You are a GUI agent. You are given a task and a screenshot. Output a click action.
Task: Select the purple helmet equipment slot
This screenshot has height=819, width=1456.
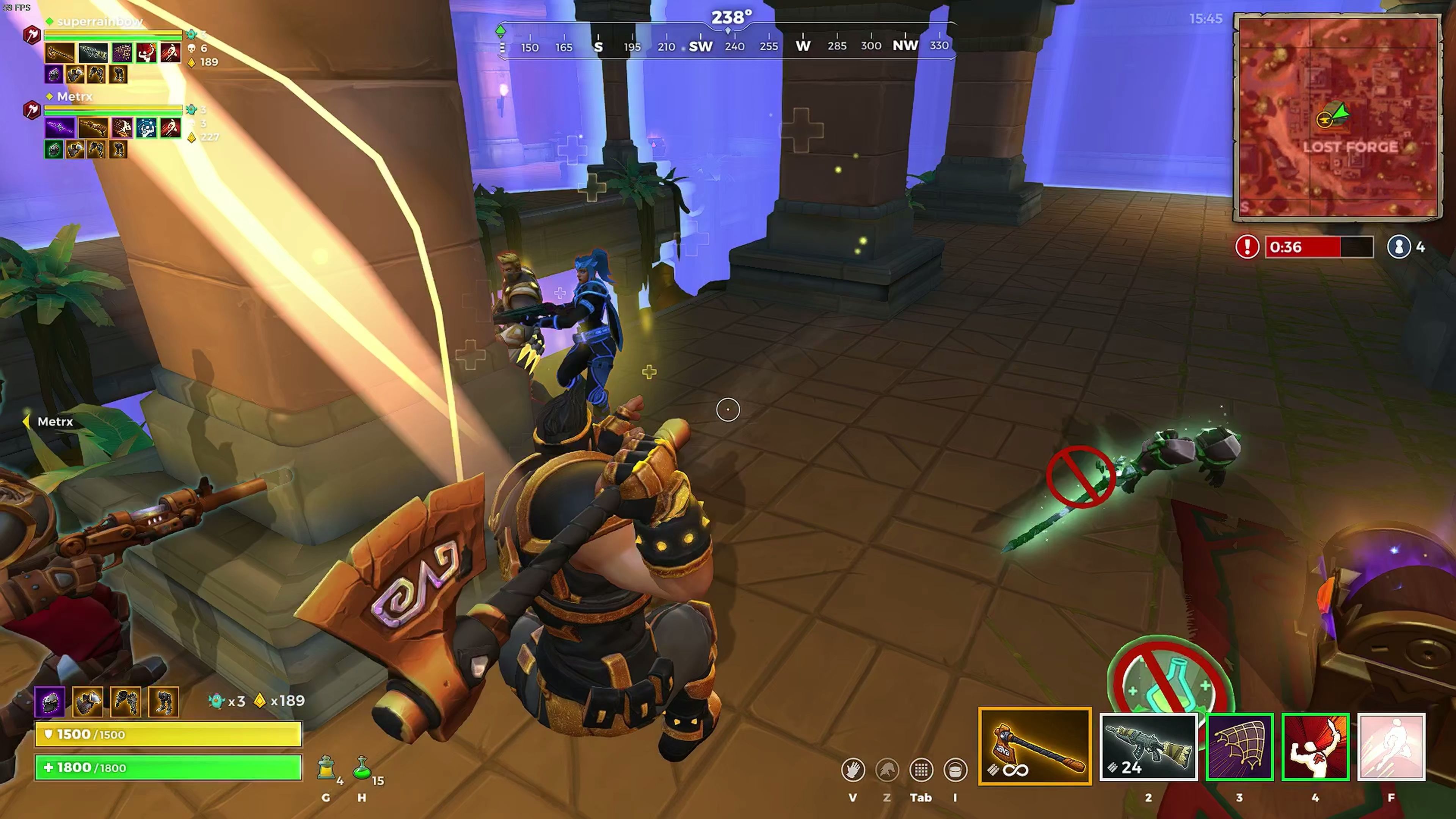click(50, 701)
